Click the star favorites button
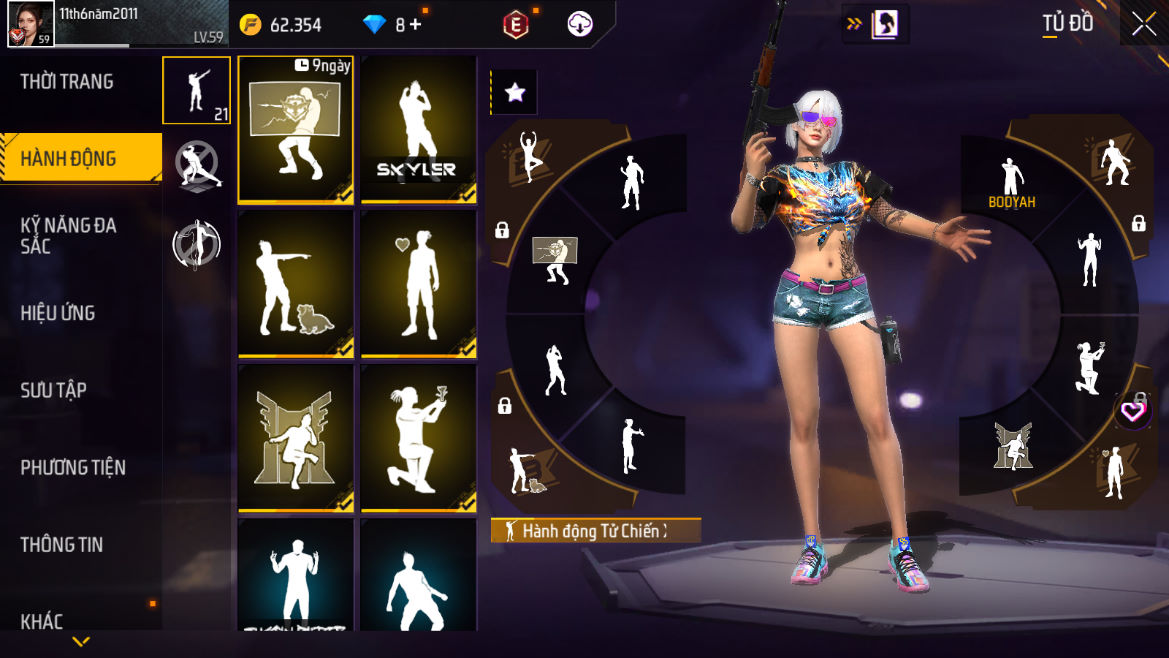This screenshot has height=658, width=1169. coord(514,93)
